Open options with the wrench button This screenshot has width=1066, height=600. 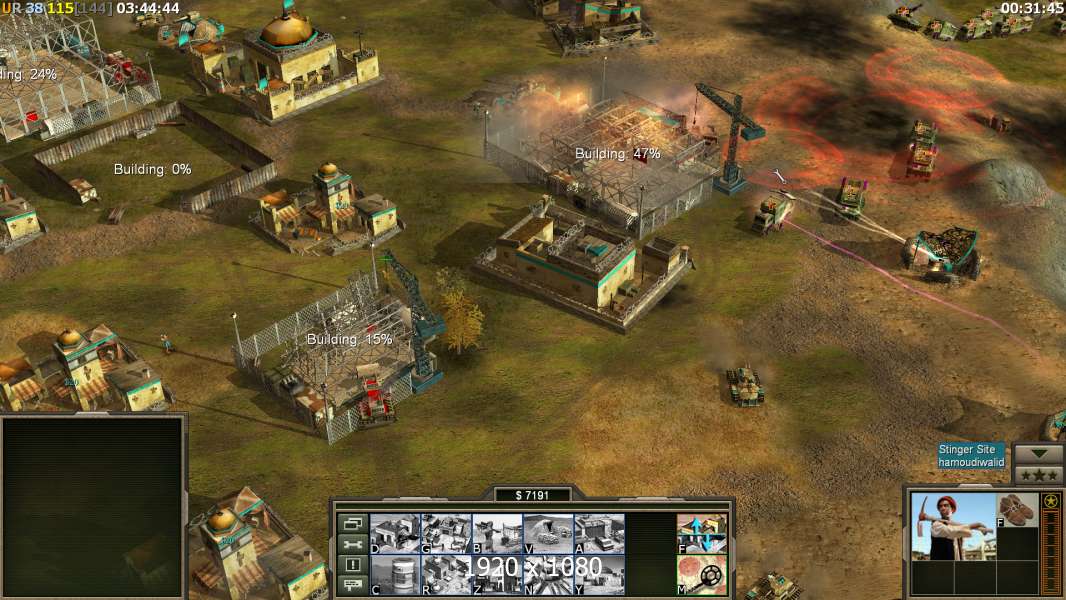pyautogui.click(x=351, y=544)
